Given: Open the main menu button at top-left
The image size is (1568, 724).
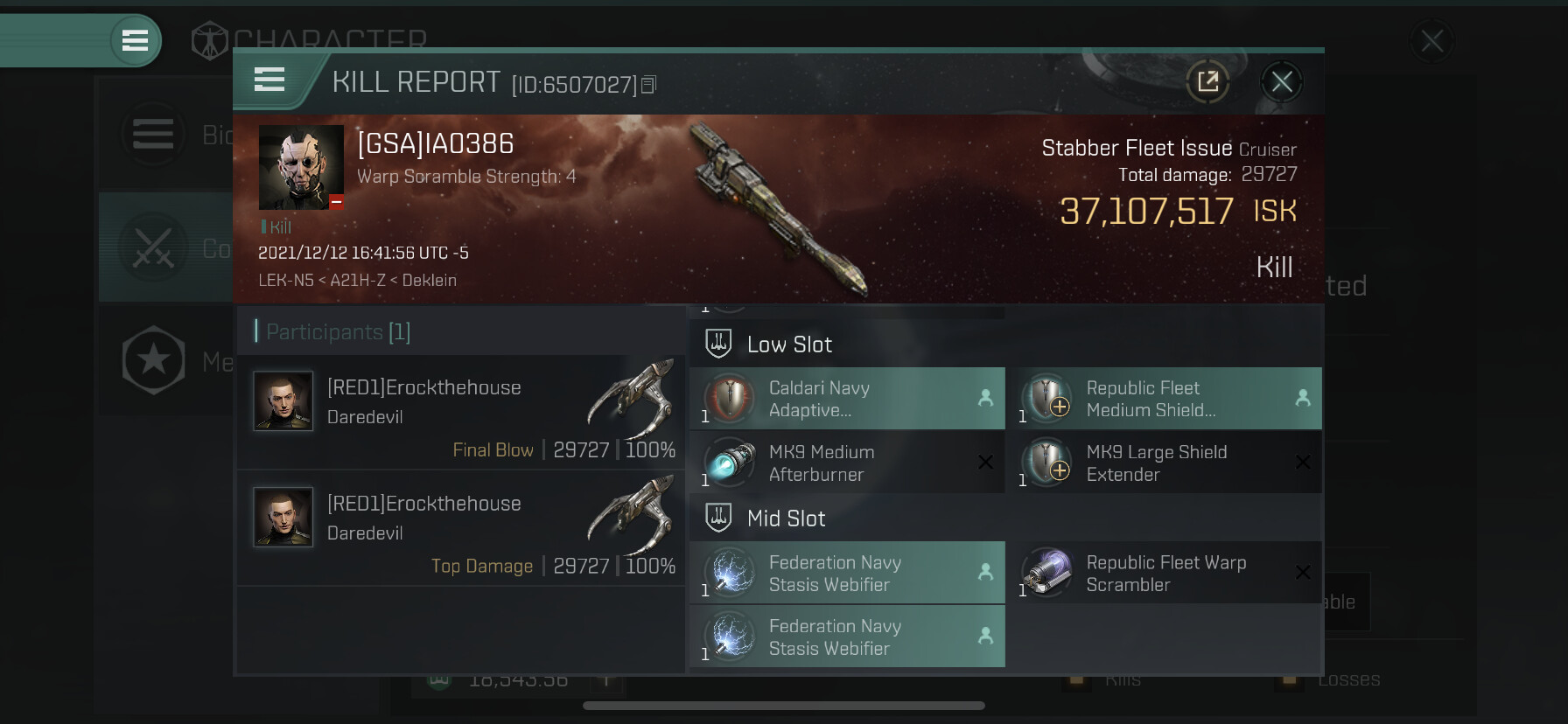Looking at the screenshot, I should tap(135, 40).
